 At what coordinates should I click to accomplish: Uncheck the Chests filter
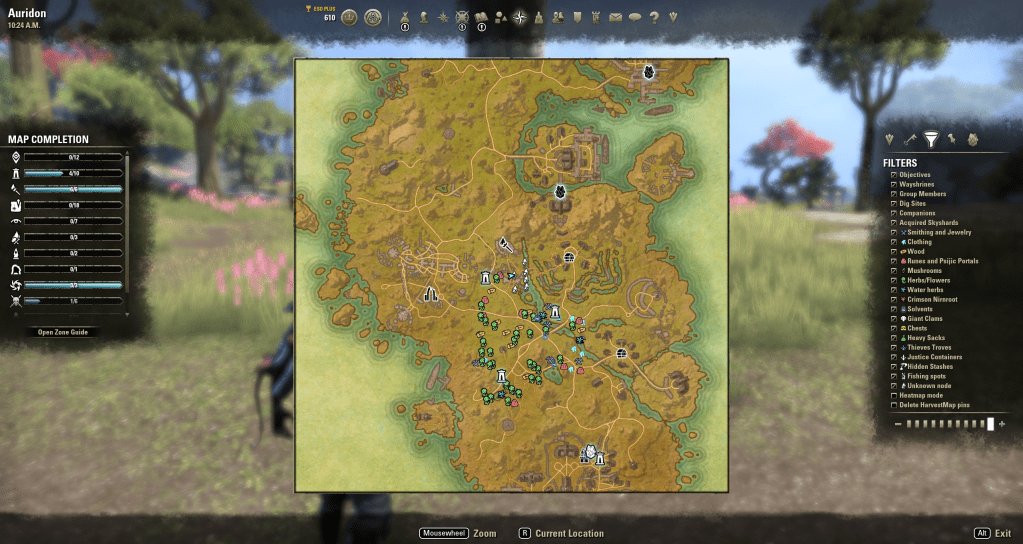(893, 328)
